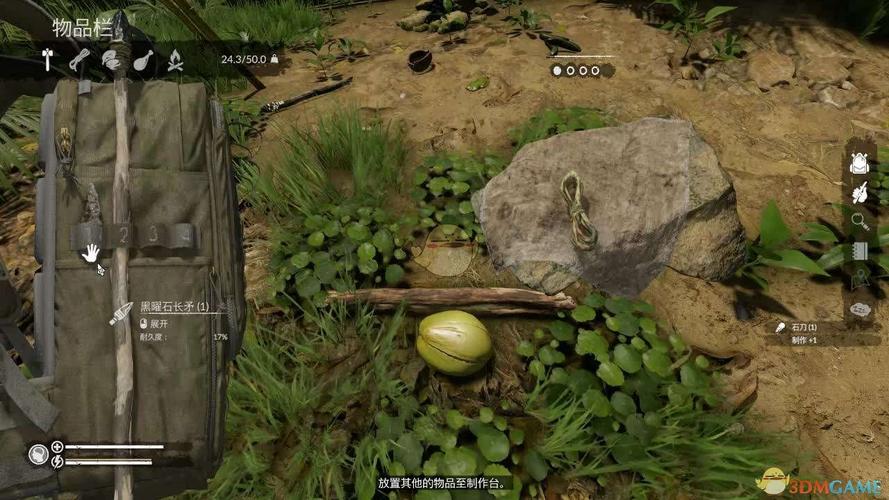Open crafting via the feather quill icon
The image size is (889, 500).
pos(859,192)
